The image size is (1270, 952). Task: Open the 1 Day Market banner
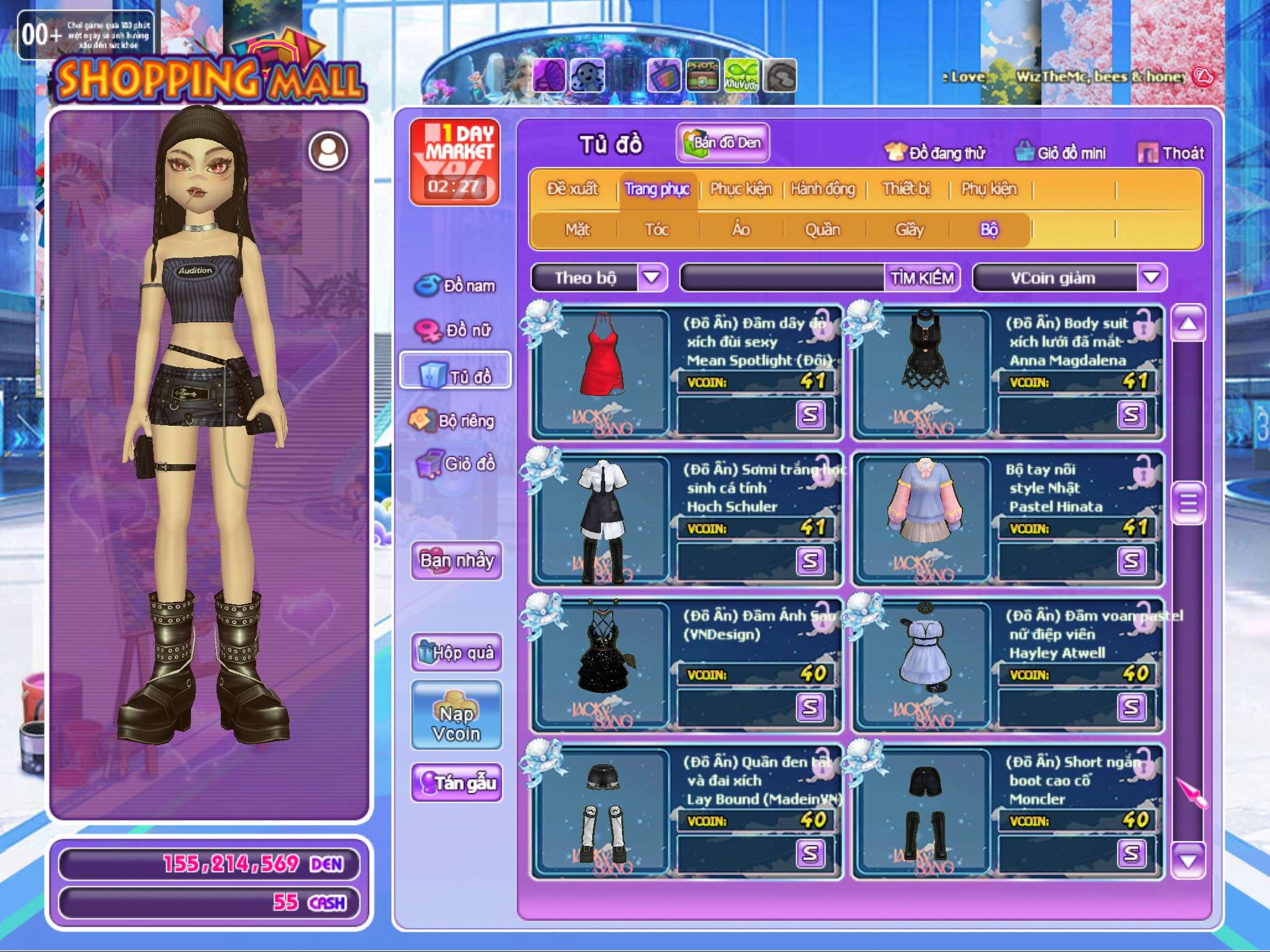tap(455, 162)
